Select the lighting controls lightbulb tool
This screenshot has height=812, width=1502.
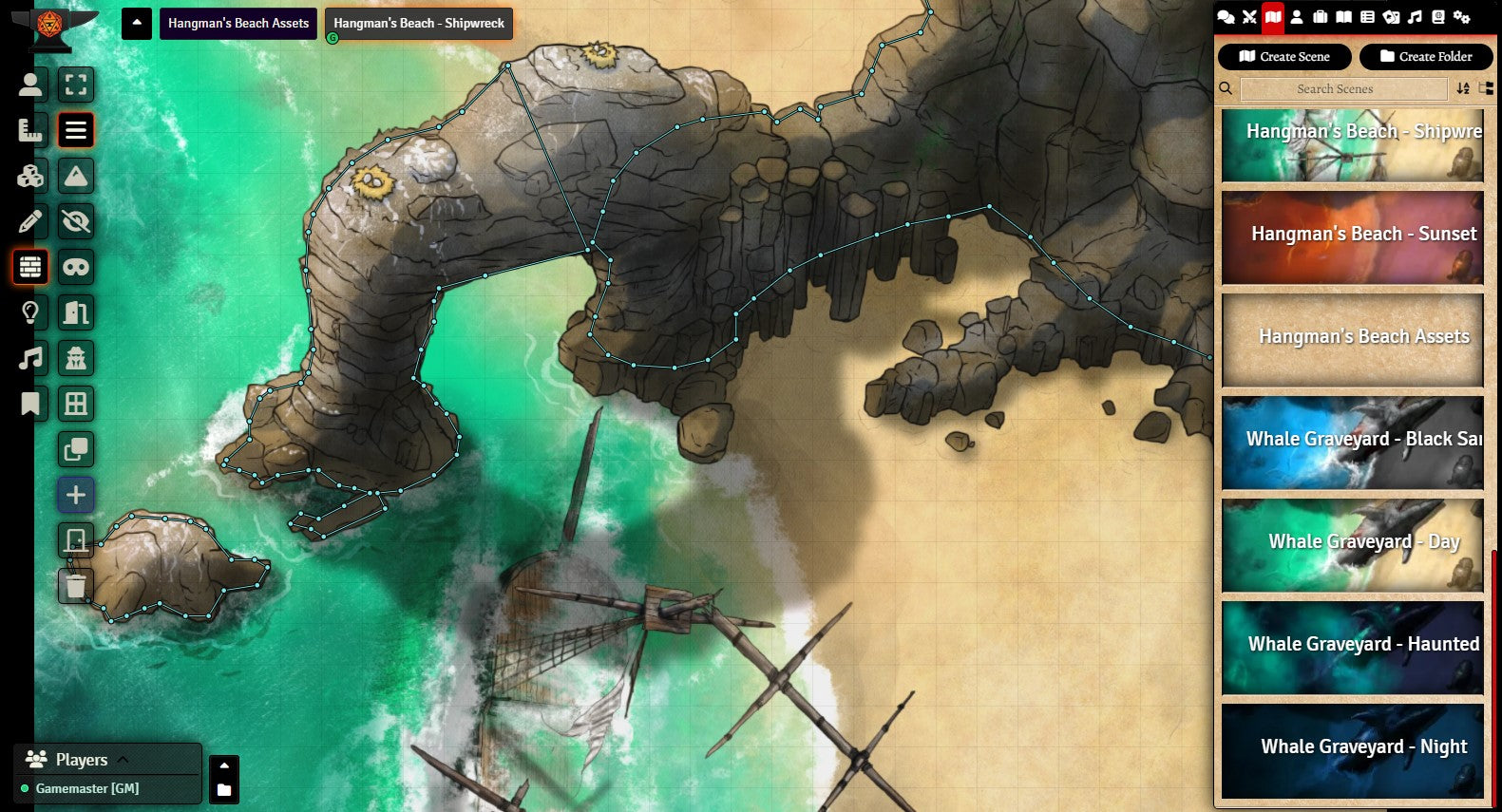click(x=30, y=312)
